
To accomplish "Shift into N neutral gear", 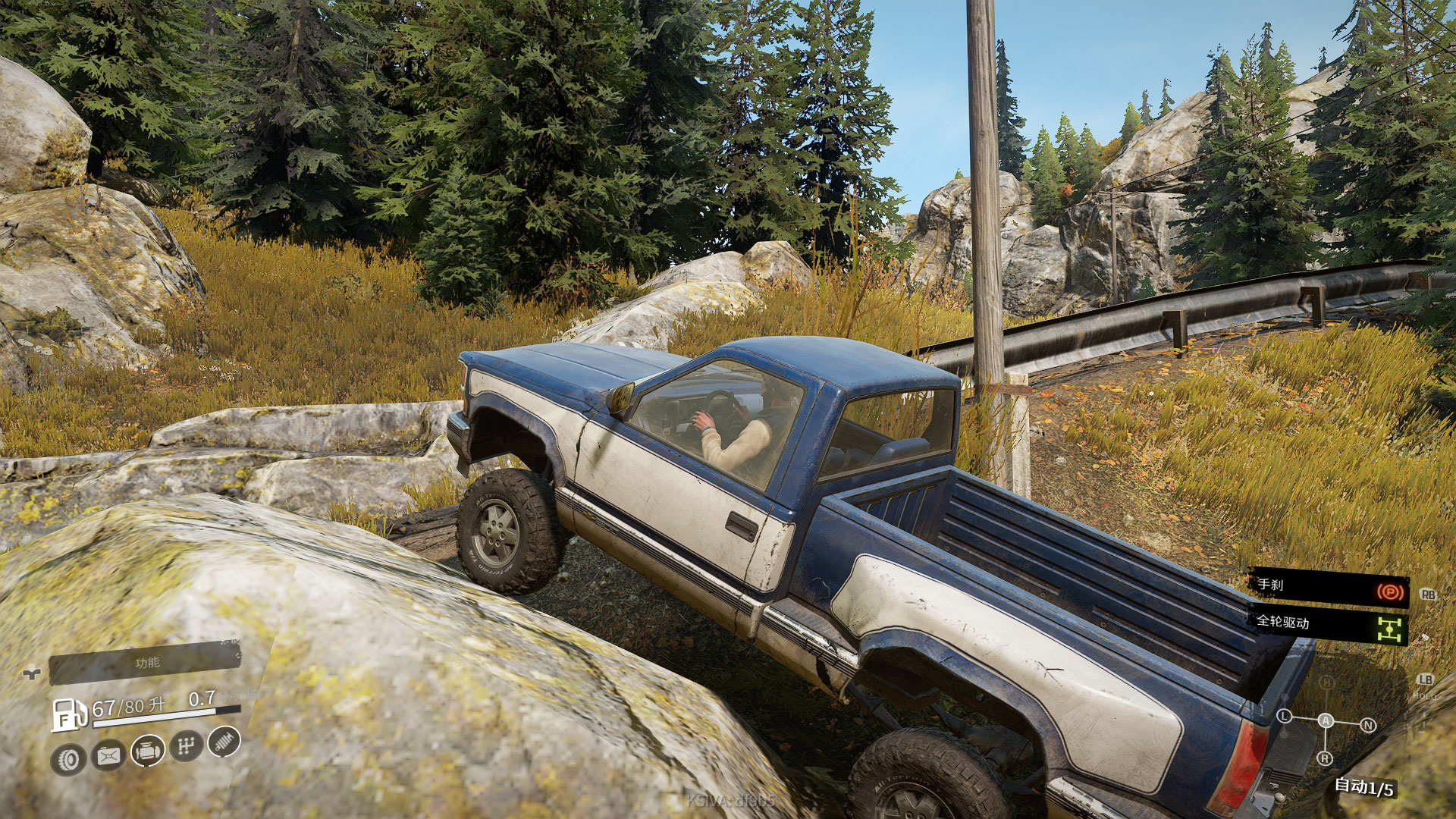I will [x=1368, y=725].
